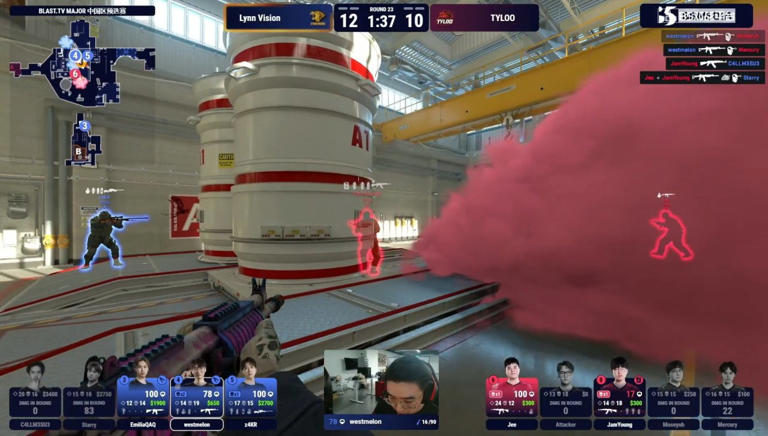Click the broadcaster logo in the corner

coord(696,15)
